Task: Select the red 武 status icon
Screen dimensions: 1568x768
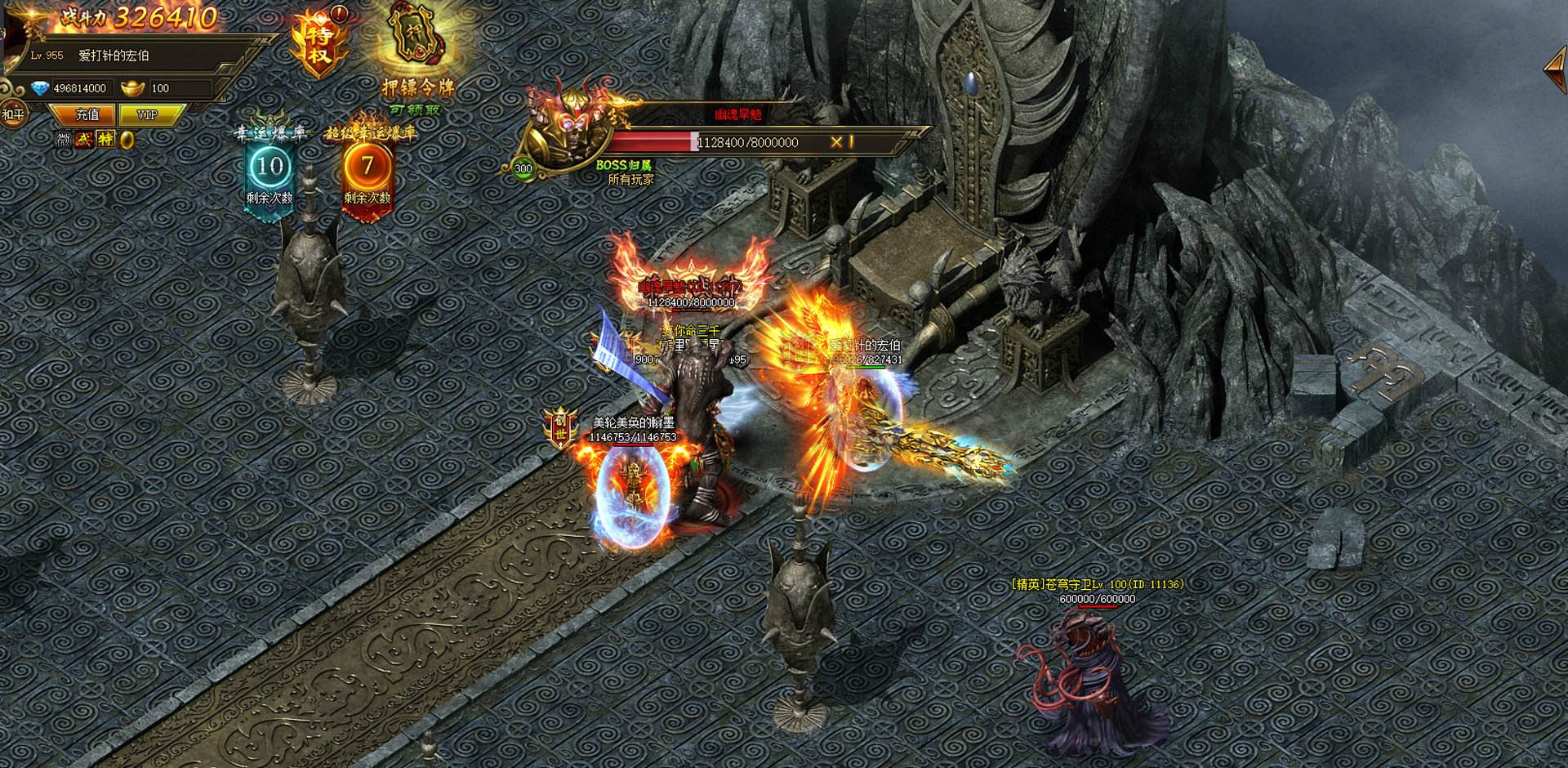Action: pos(84,140)
